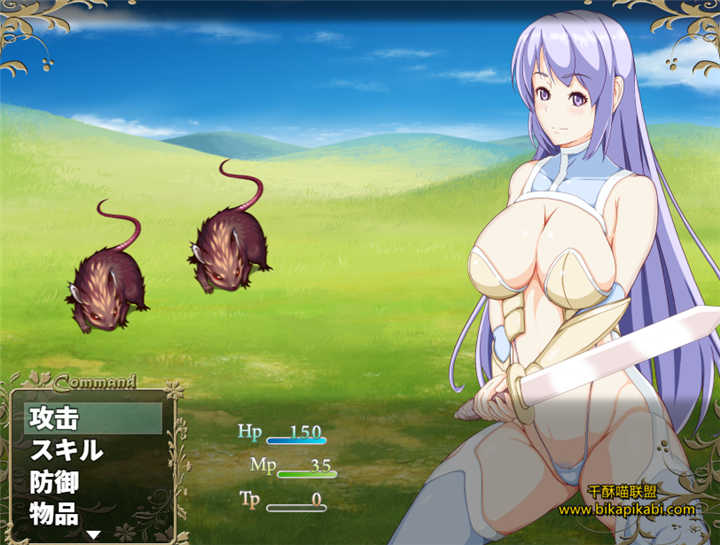Click the command list down arrow
Image resolution: width=720 pixels, height=545 pixels.
tap(93, 535)
